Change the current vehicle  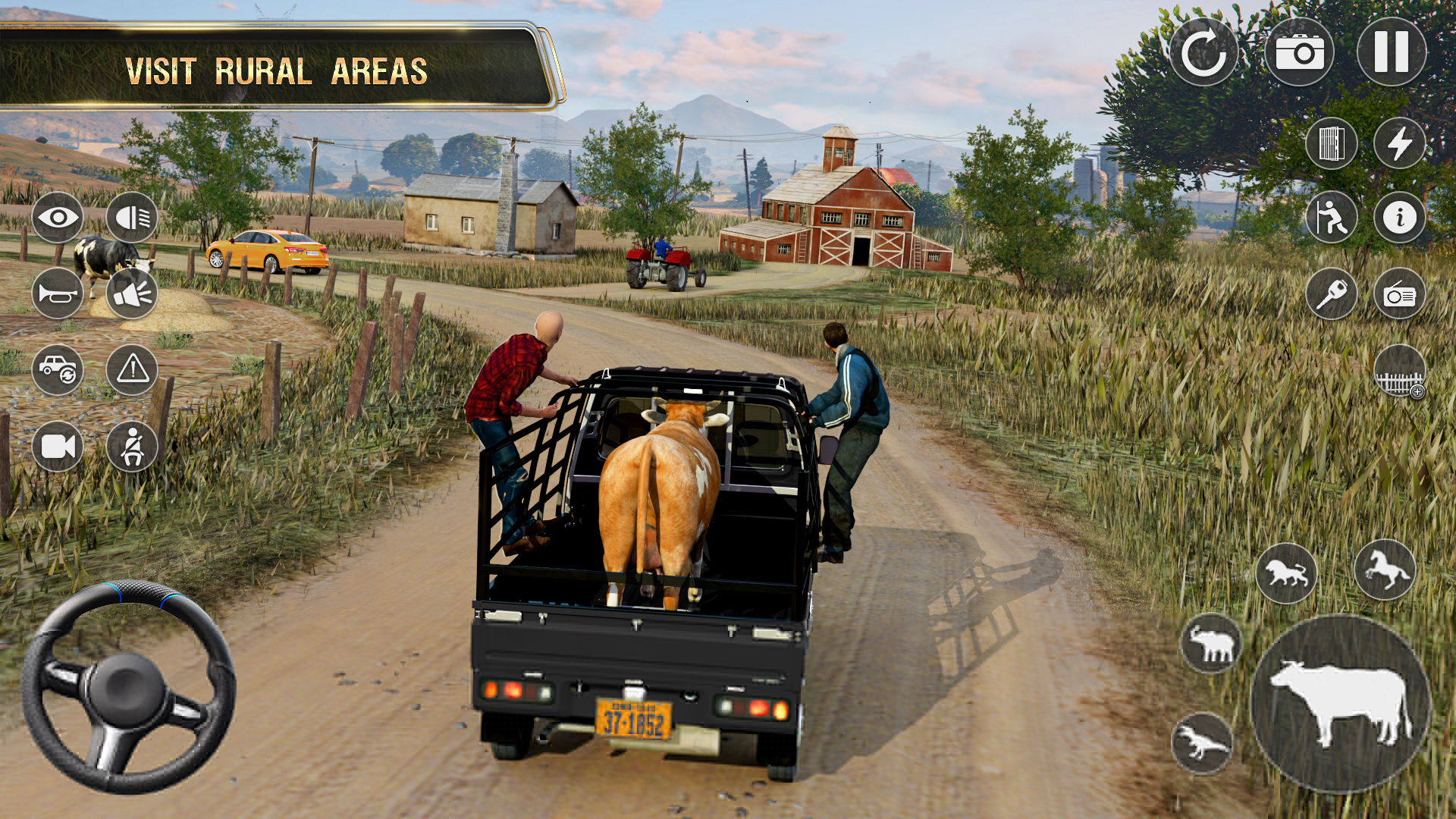pyautogui.click(x=60, y=369)
